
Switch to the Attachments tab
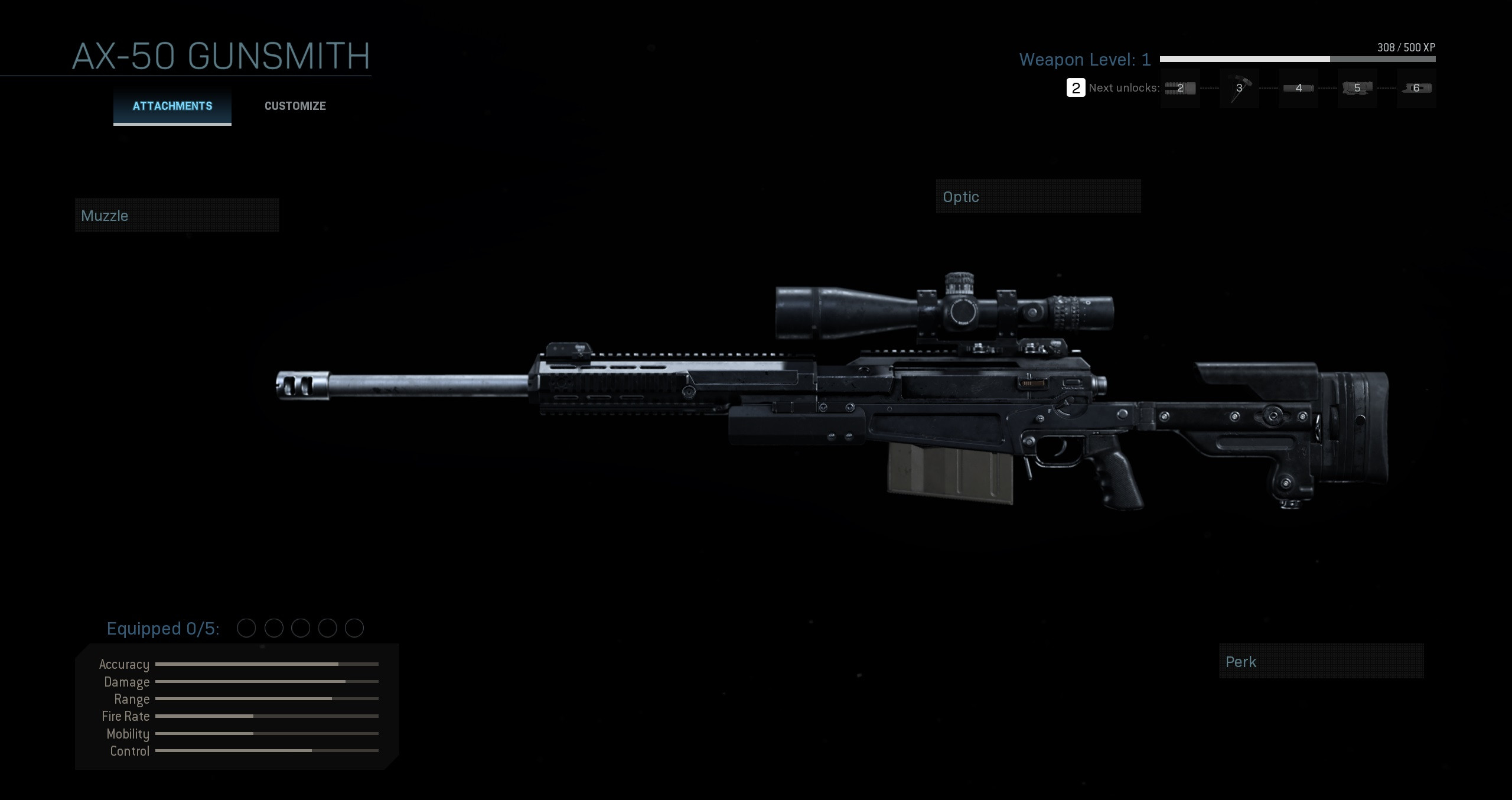click(172, 106)
